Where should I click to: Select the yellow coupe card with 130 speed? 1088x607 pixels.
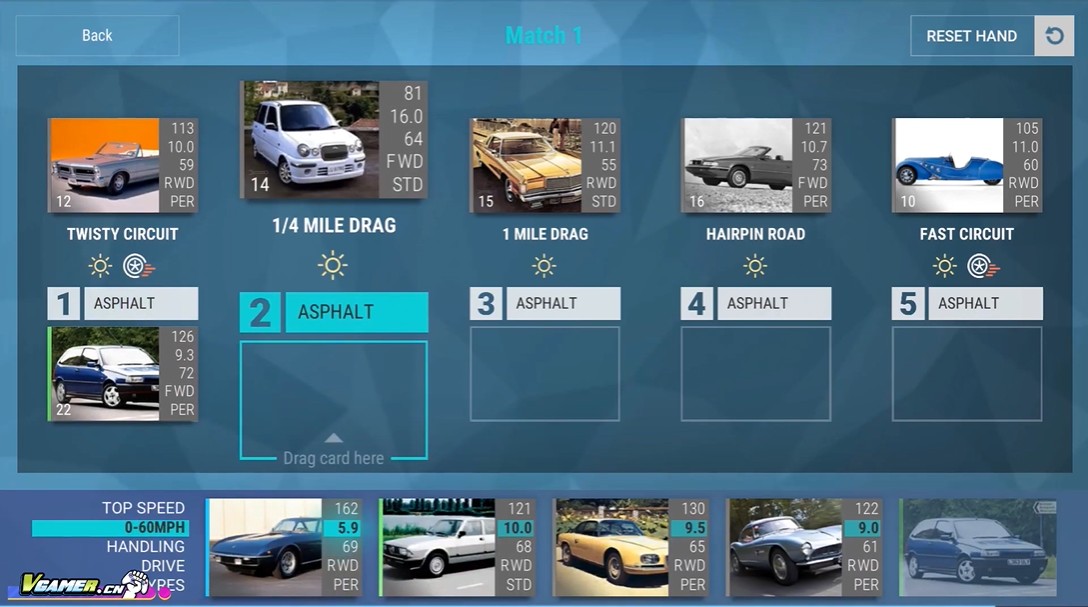(x=632, y=547)
